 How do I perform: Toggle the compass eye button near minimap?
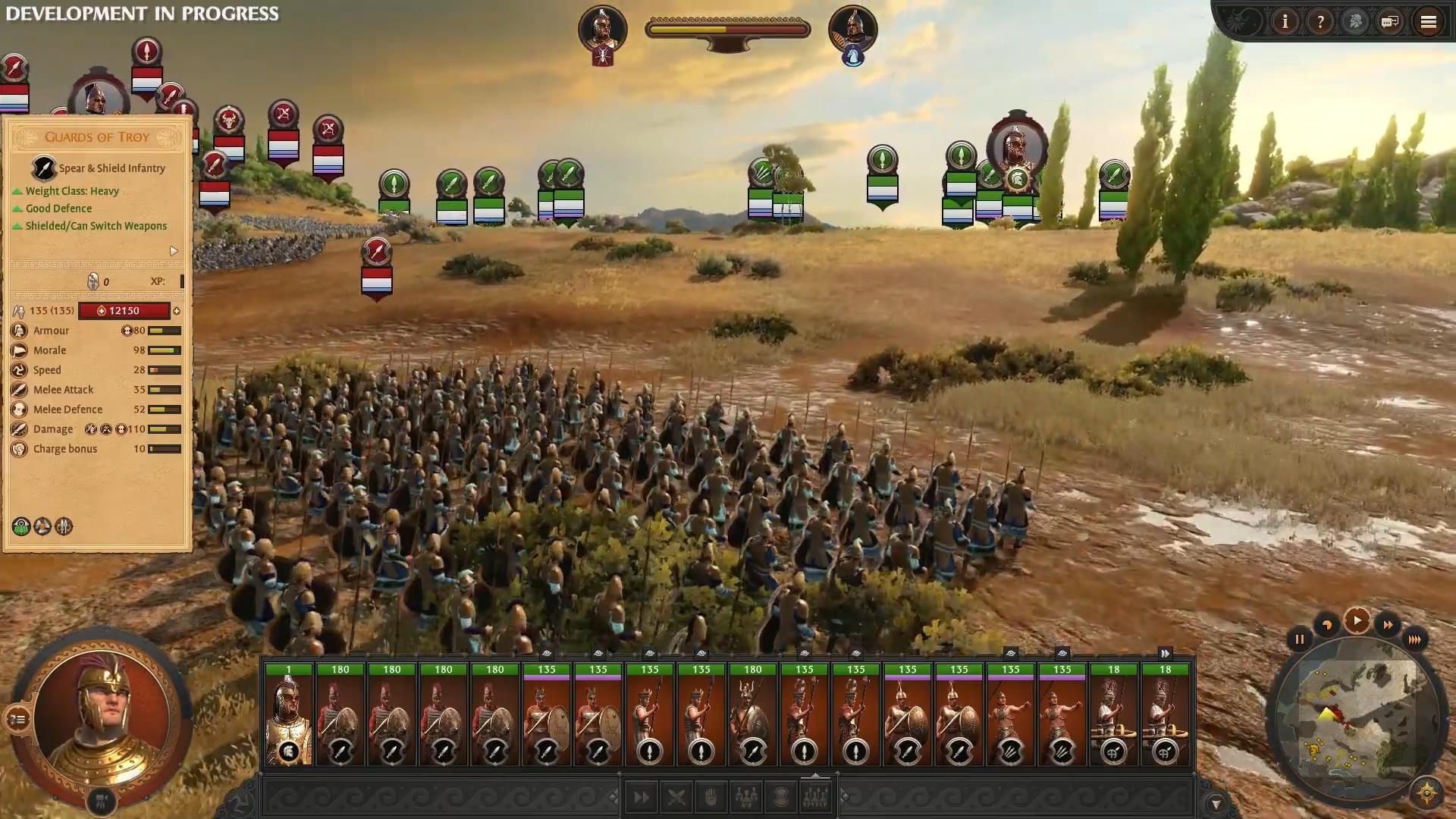click(1426, 793)
